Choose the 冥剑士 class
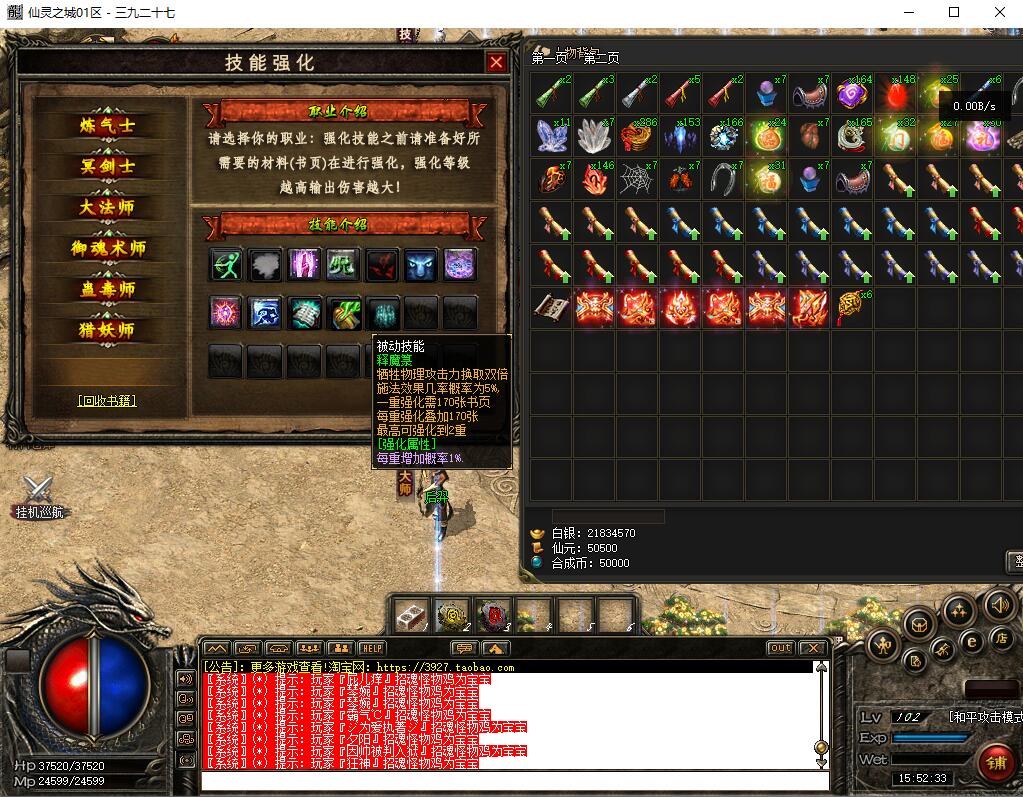1023x797 pixels. pyautogui.click(x=107, y=167)
